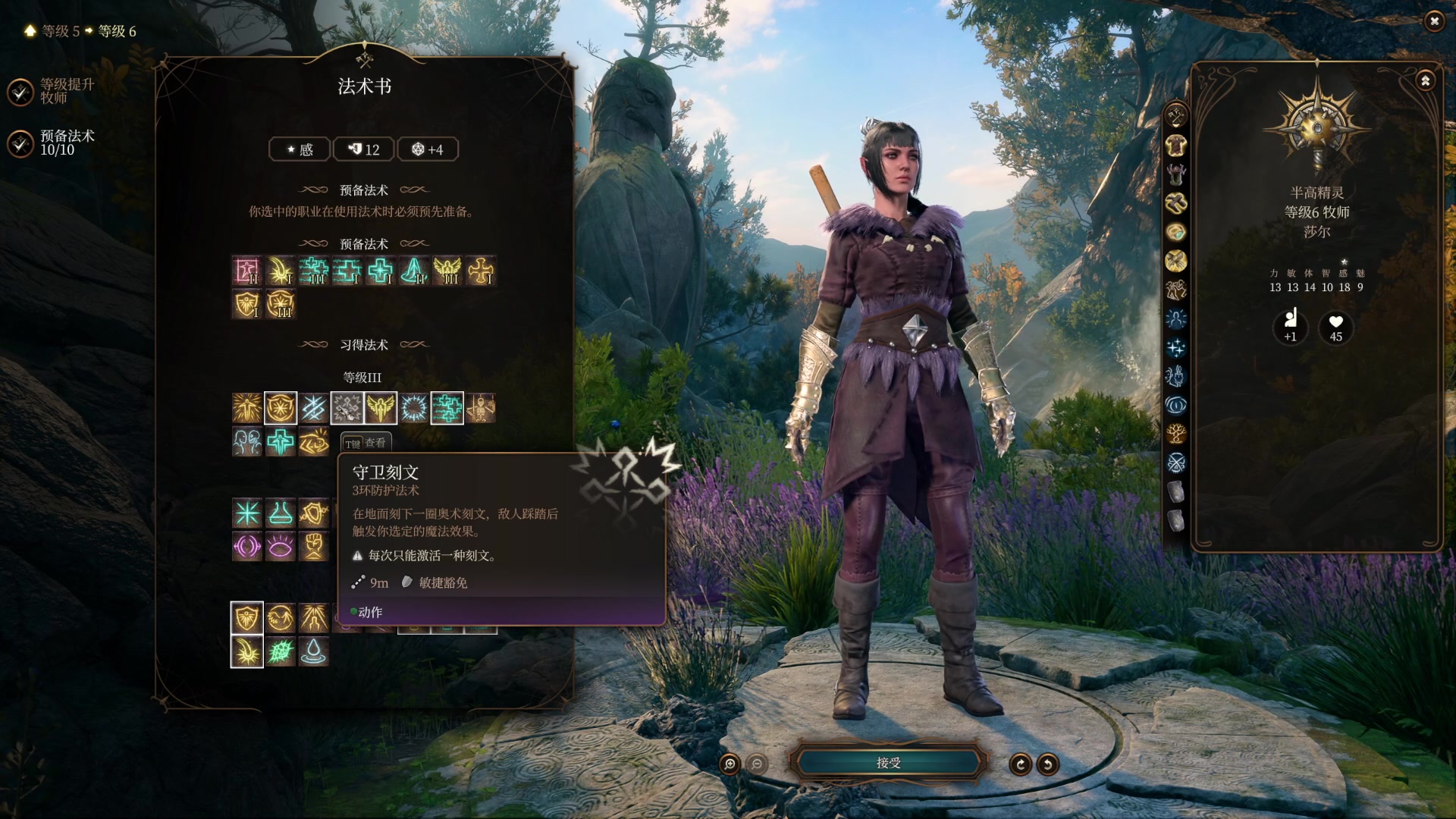Select the tree icon in the feature sidebar
The height and width of the screenshot is (819, 1456).
1175,434
